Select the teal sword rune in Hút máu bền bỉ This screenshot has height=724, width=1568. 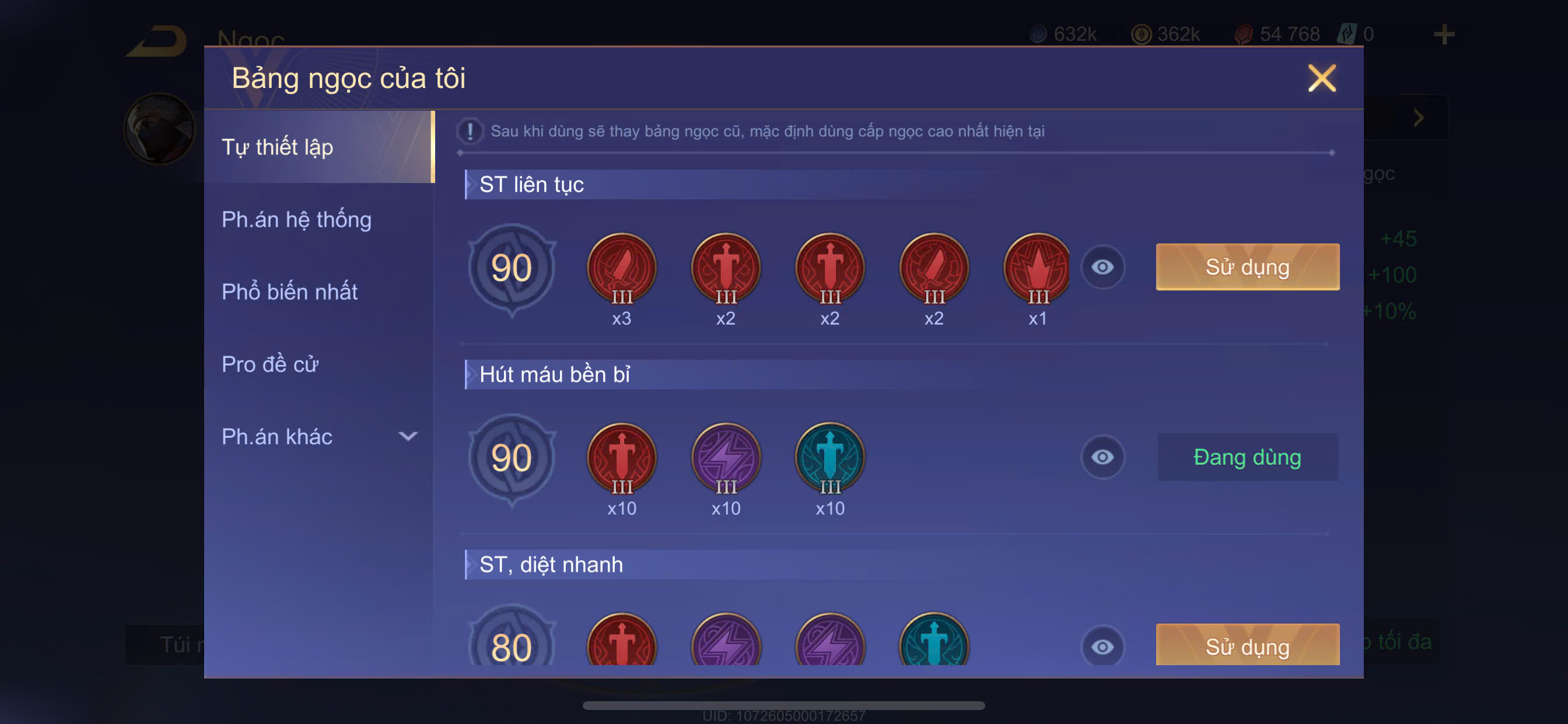click(x=829, y=458)
